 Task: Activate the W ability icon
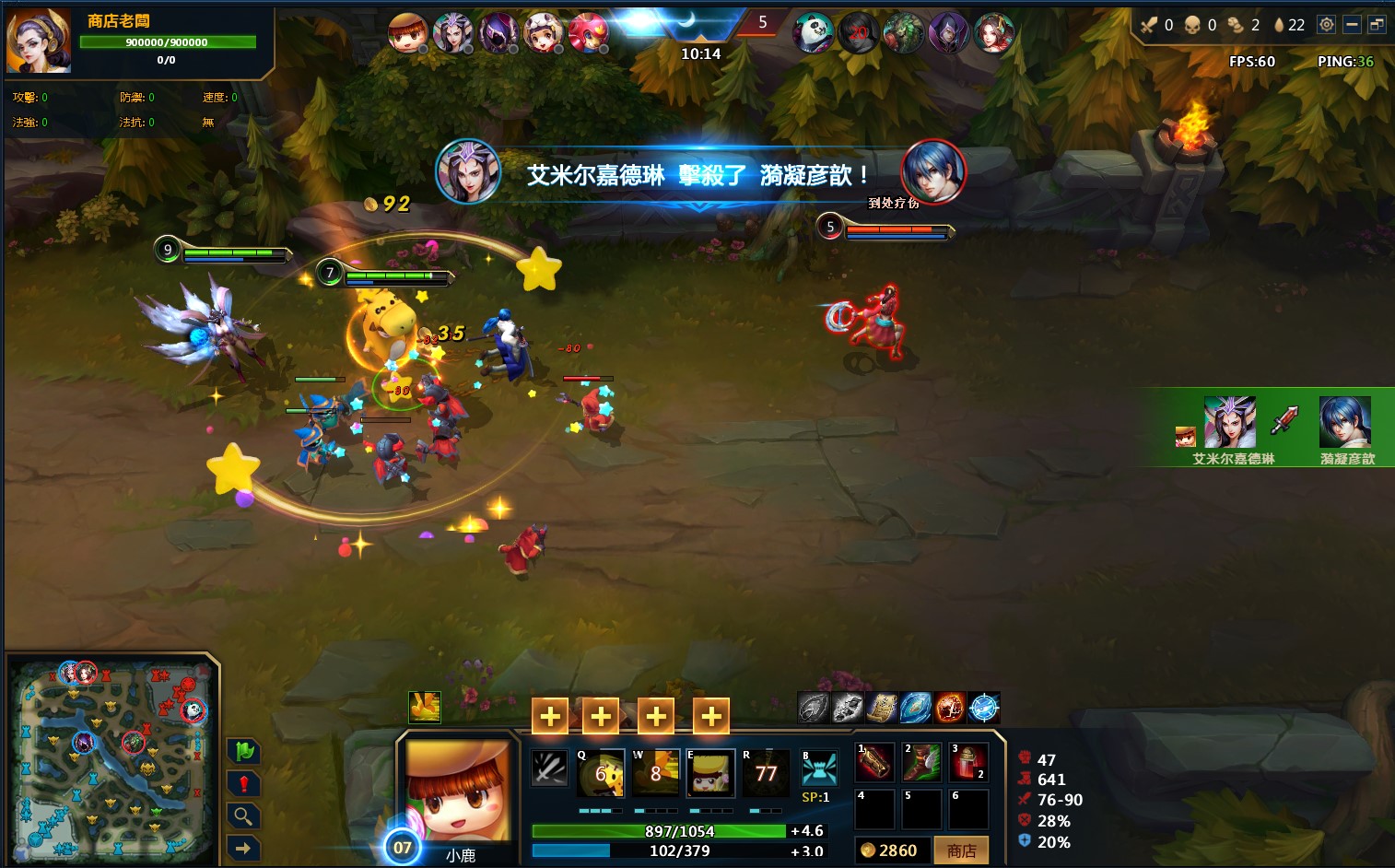click(655, 772)
